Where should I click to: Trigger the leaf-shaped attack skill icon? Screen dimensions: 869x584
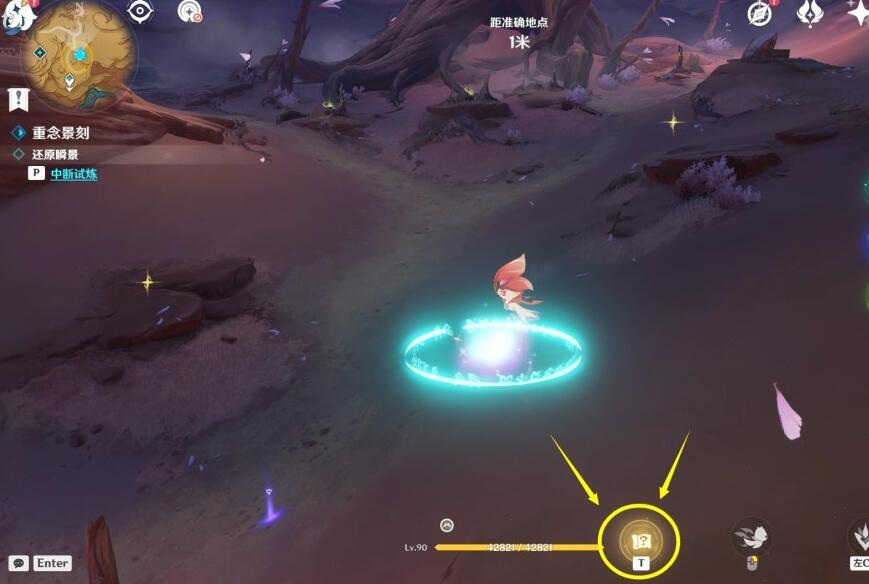(x=860, y=536)
